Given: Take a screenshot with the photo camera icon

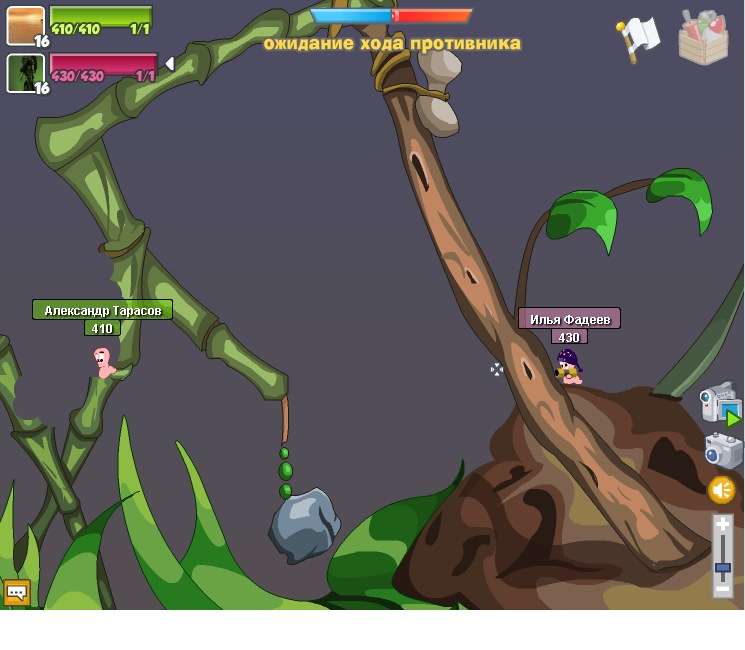Looking at the screenshot, I should coord(723,450).
